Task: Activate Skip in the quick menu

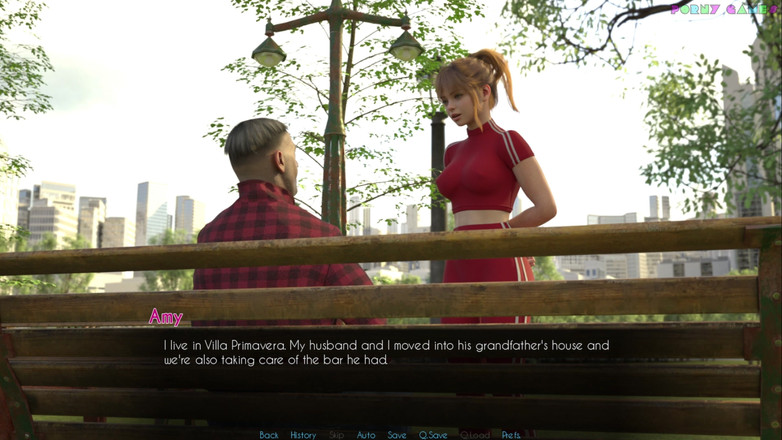Action: pos(336,435)
